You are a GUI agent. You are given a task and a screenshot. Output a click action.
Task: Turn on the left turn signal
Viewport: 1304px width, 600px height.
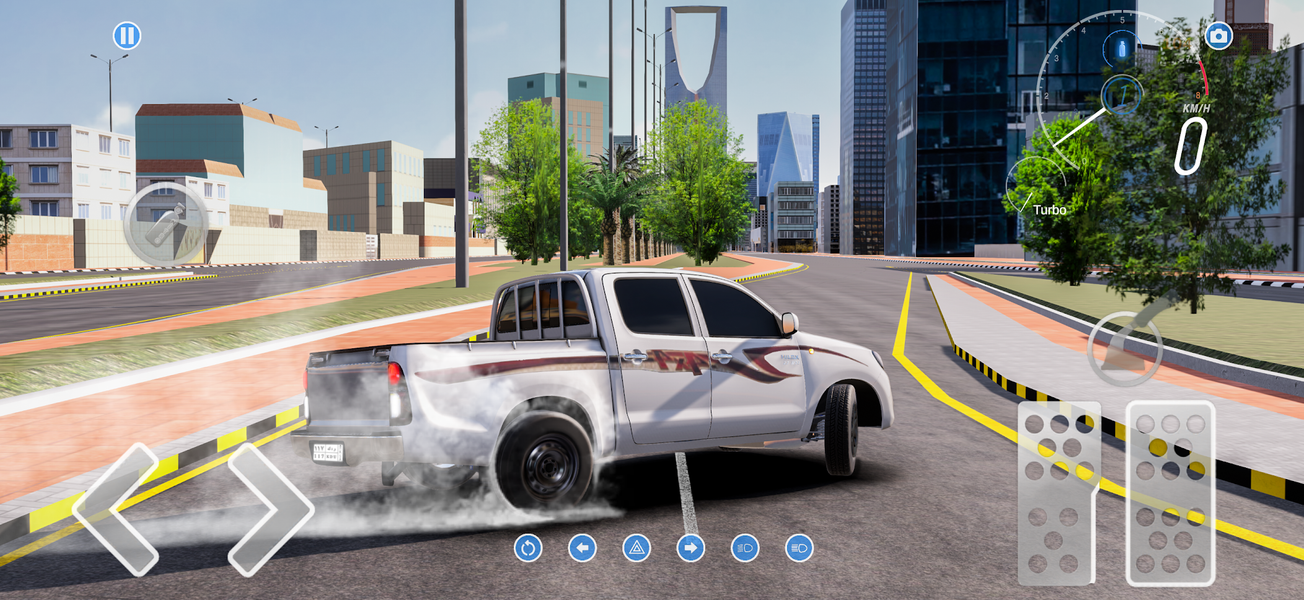pos(582,548)
